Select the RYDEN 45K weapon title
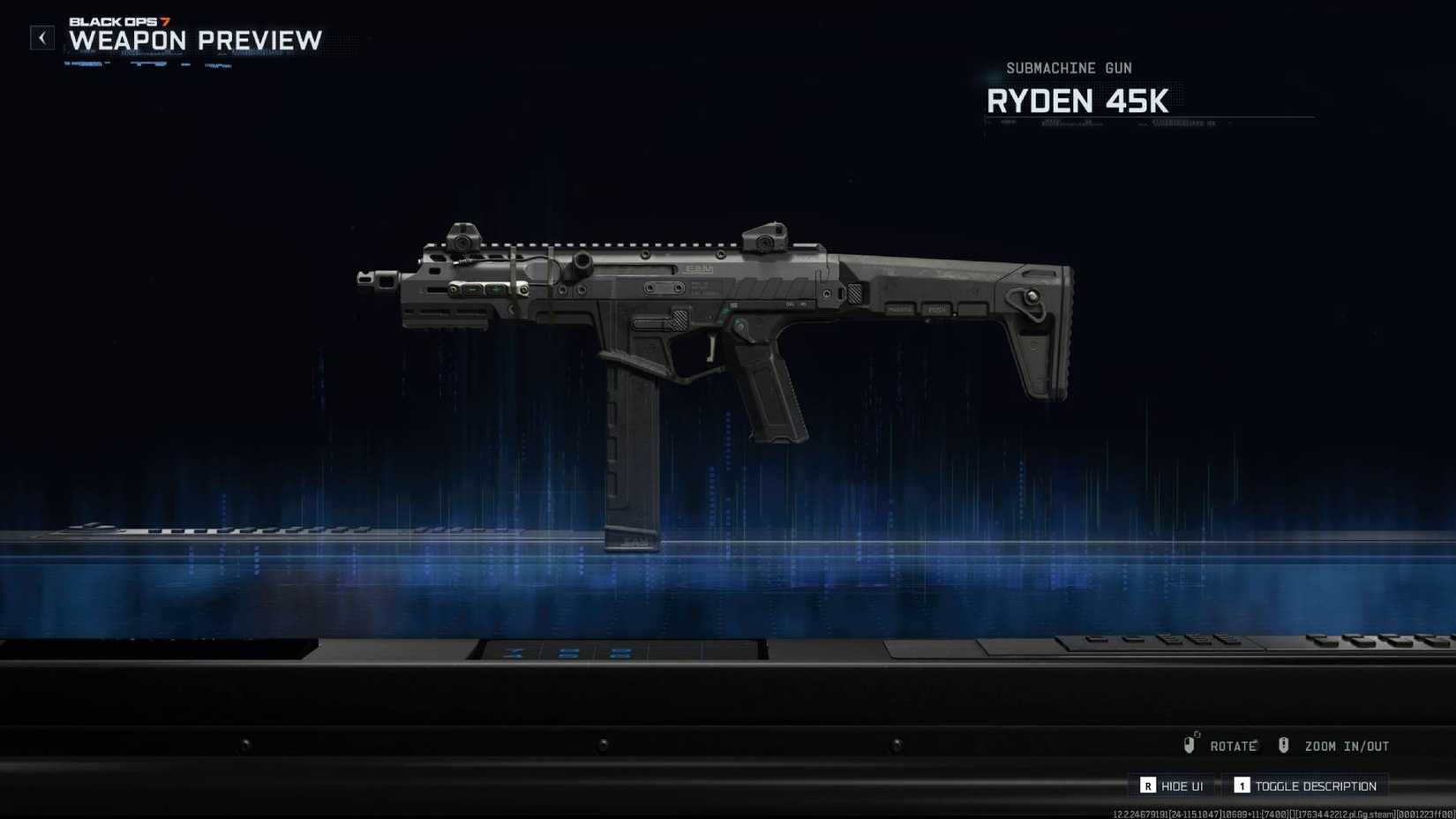 (x=1078, y=100)
